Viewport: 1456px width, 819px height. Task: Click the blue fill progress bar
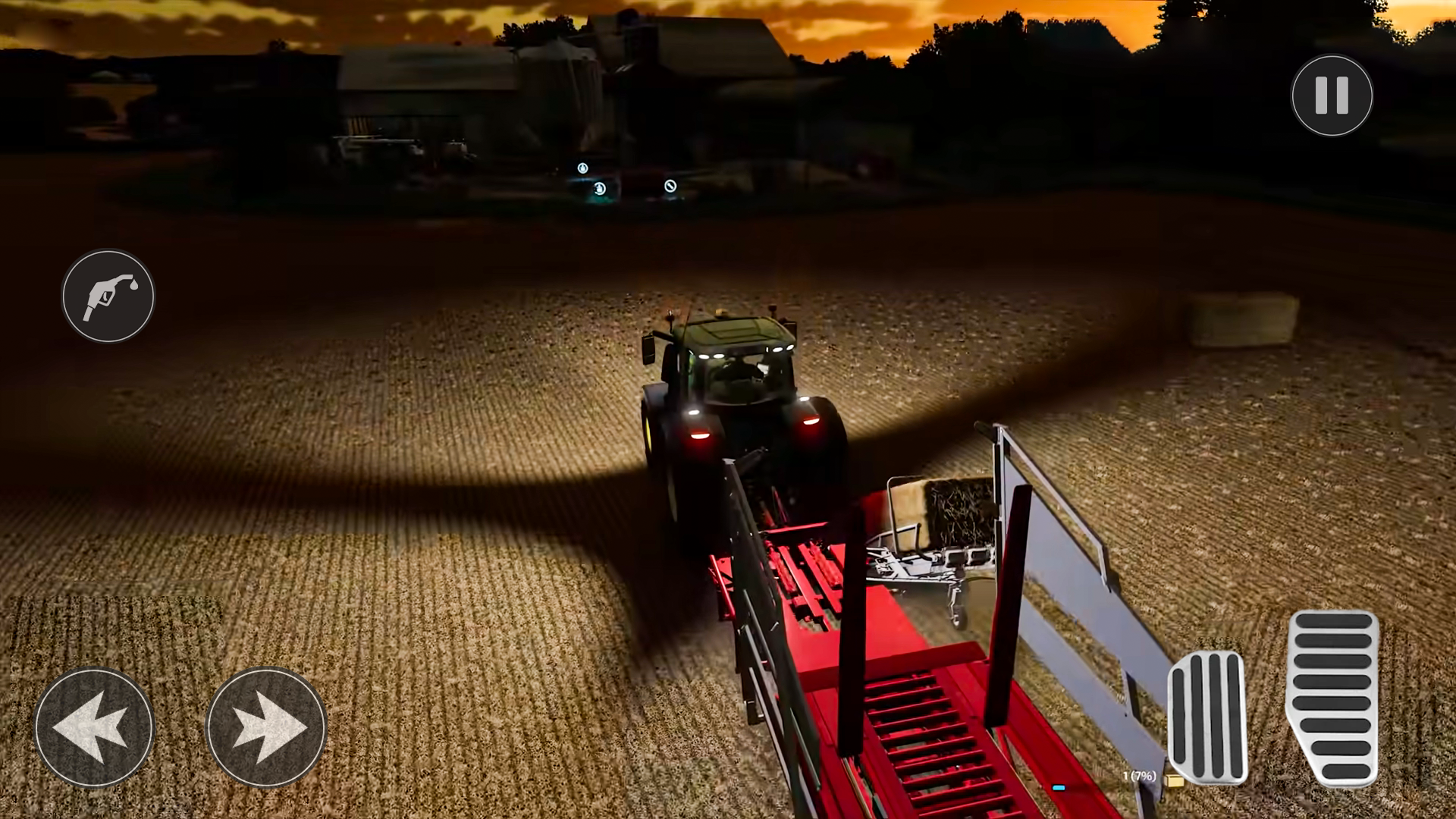click(x=1059, y=787)
